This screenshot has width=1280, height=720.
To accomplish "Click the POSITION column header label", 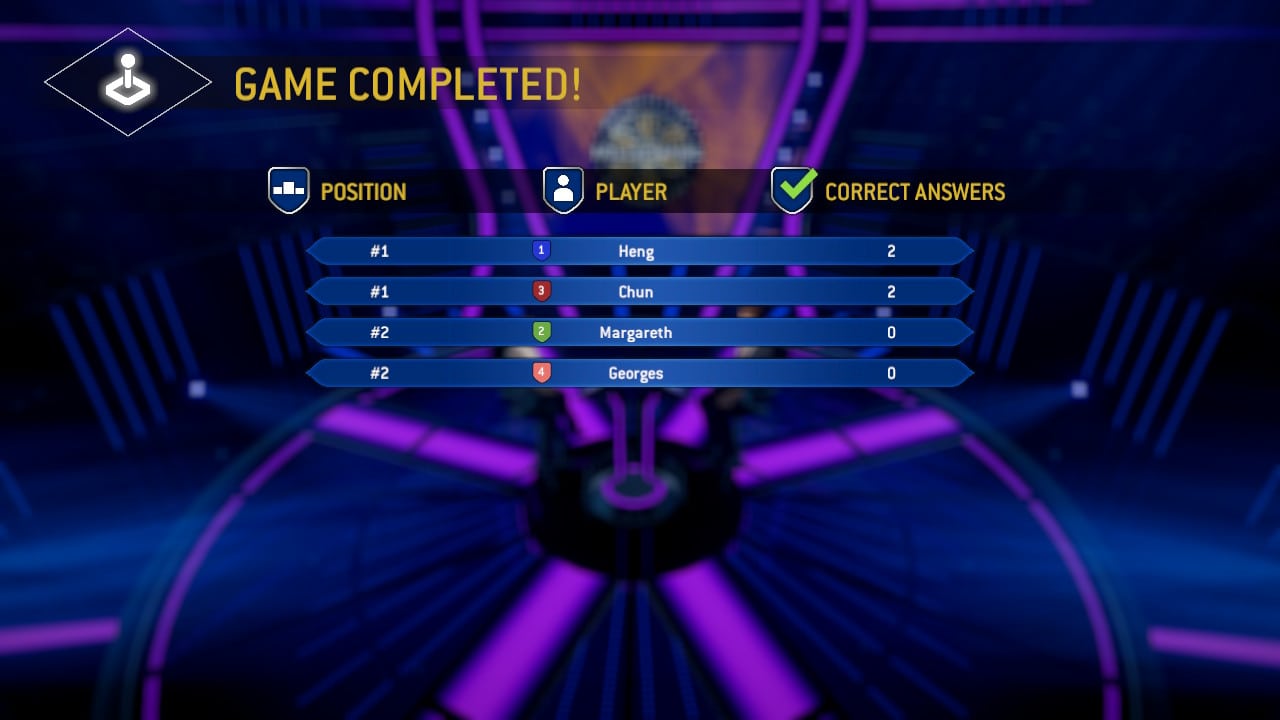I will tap(364, 191).
